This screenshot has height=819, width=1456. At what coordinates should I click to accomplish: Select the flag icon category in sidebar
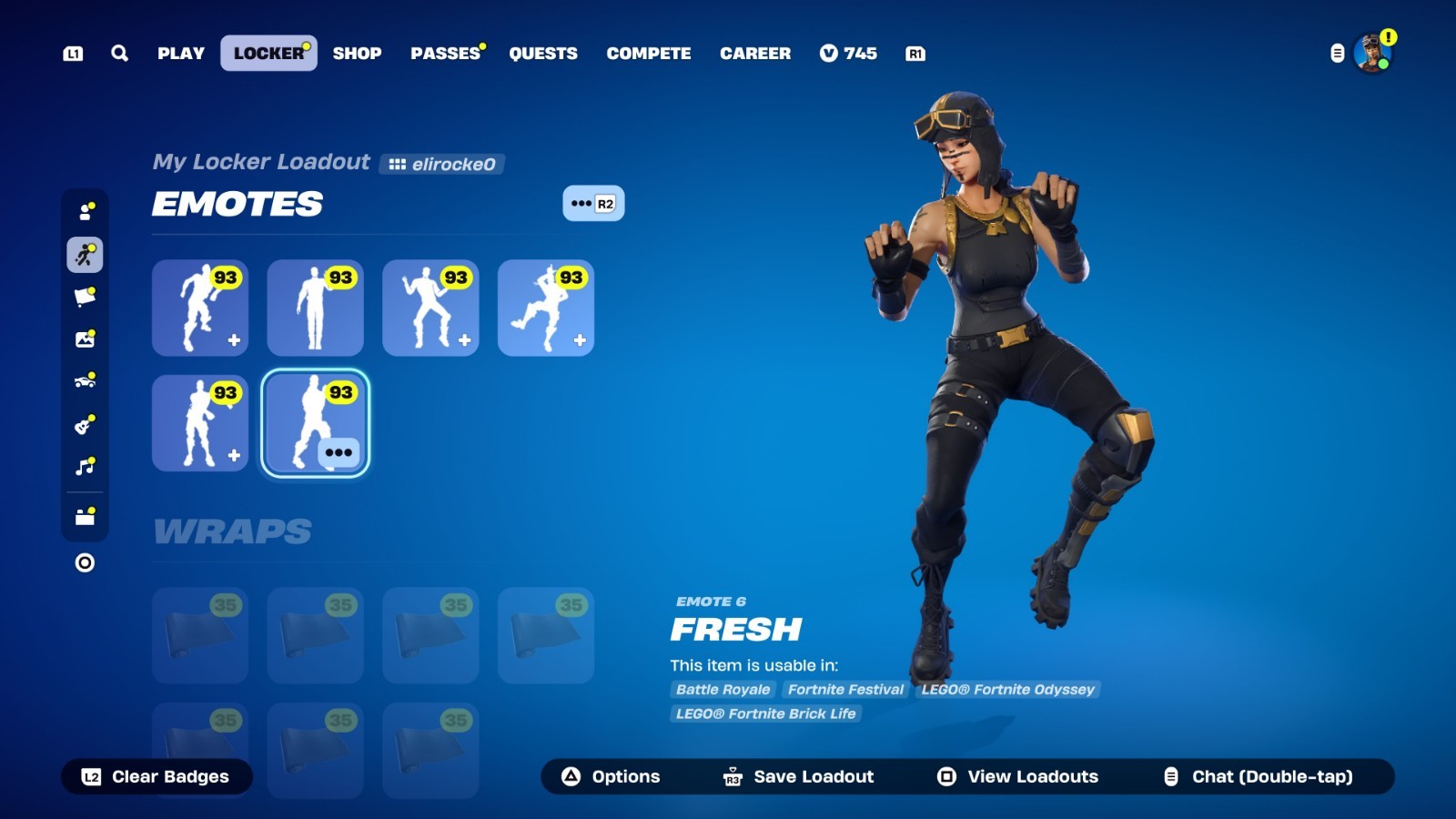tap(86, 297)
